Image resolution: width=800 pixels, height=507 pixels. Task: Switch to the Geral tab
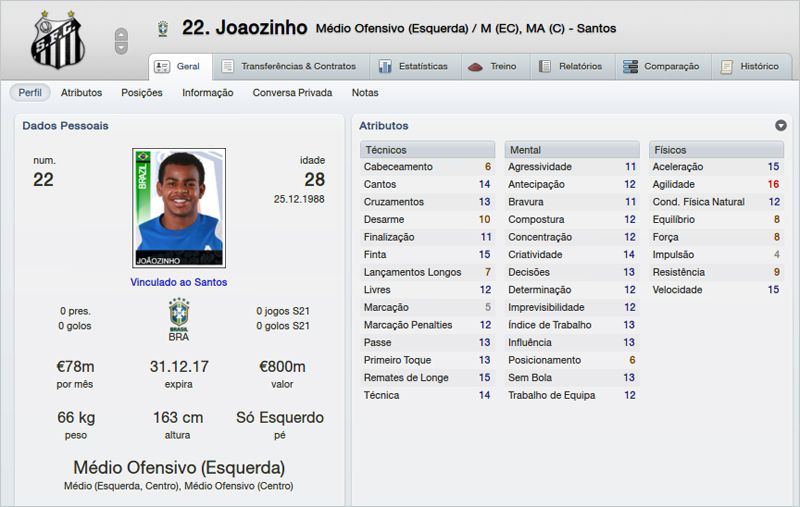(x=178, y=67)
